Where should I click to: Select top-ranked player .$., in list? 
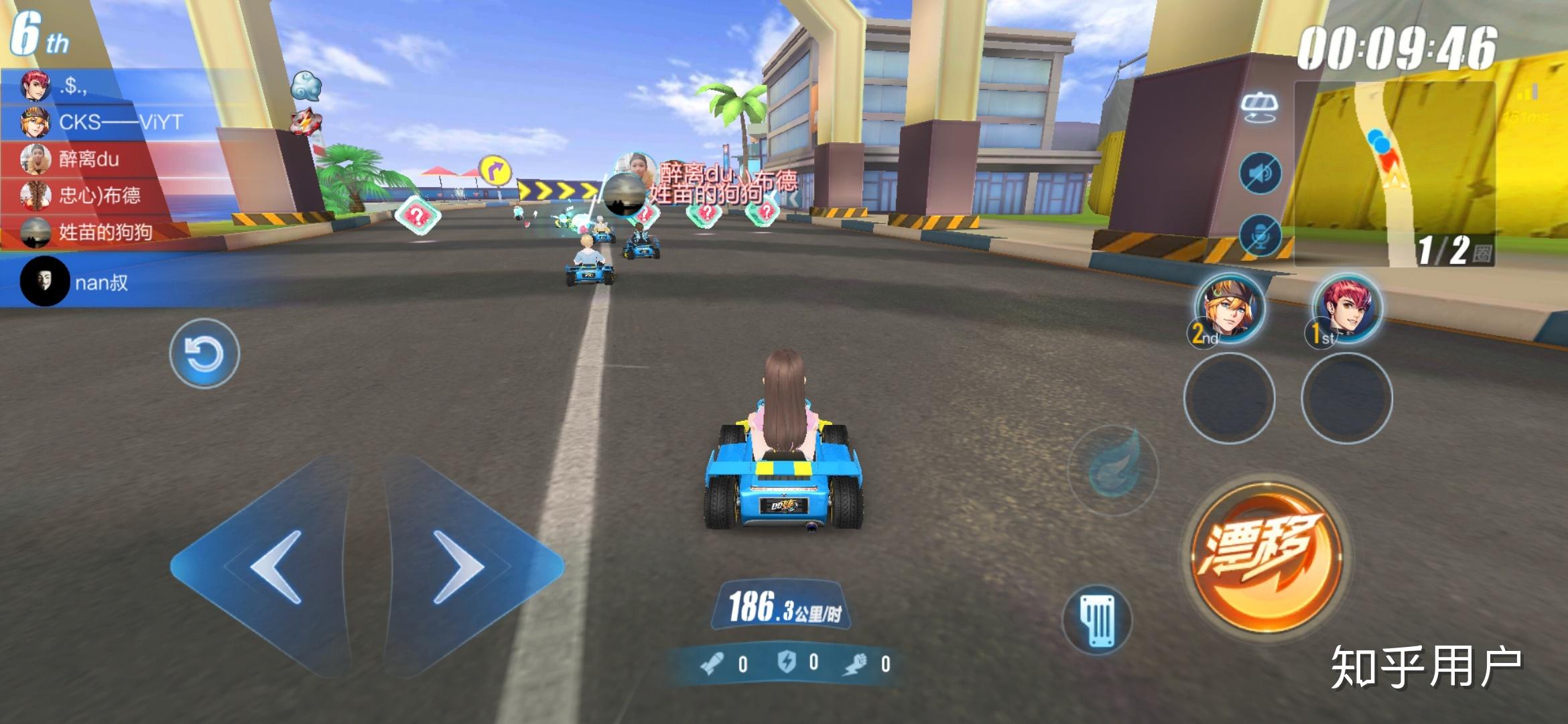pyautogui.click(x=72, y=86)
